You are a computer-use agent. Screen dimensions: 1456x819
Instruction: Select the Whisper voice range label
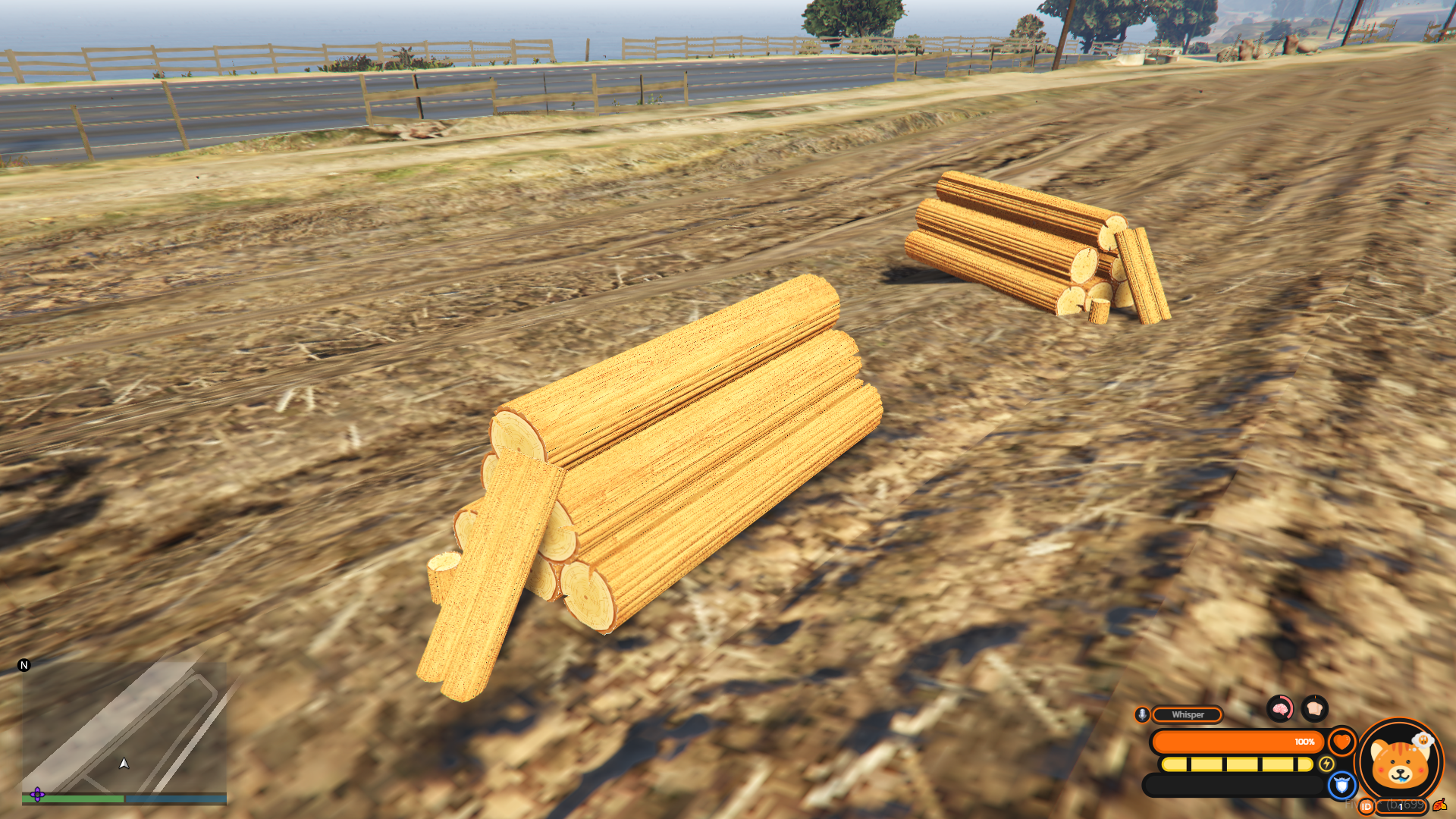coord(1187,714)
